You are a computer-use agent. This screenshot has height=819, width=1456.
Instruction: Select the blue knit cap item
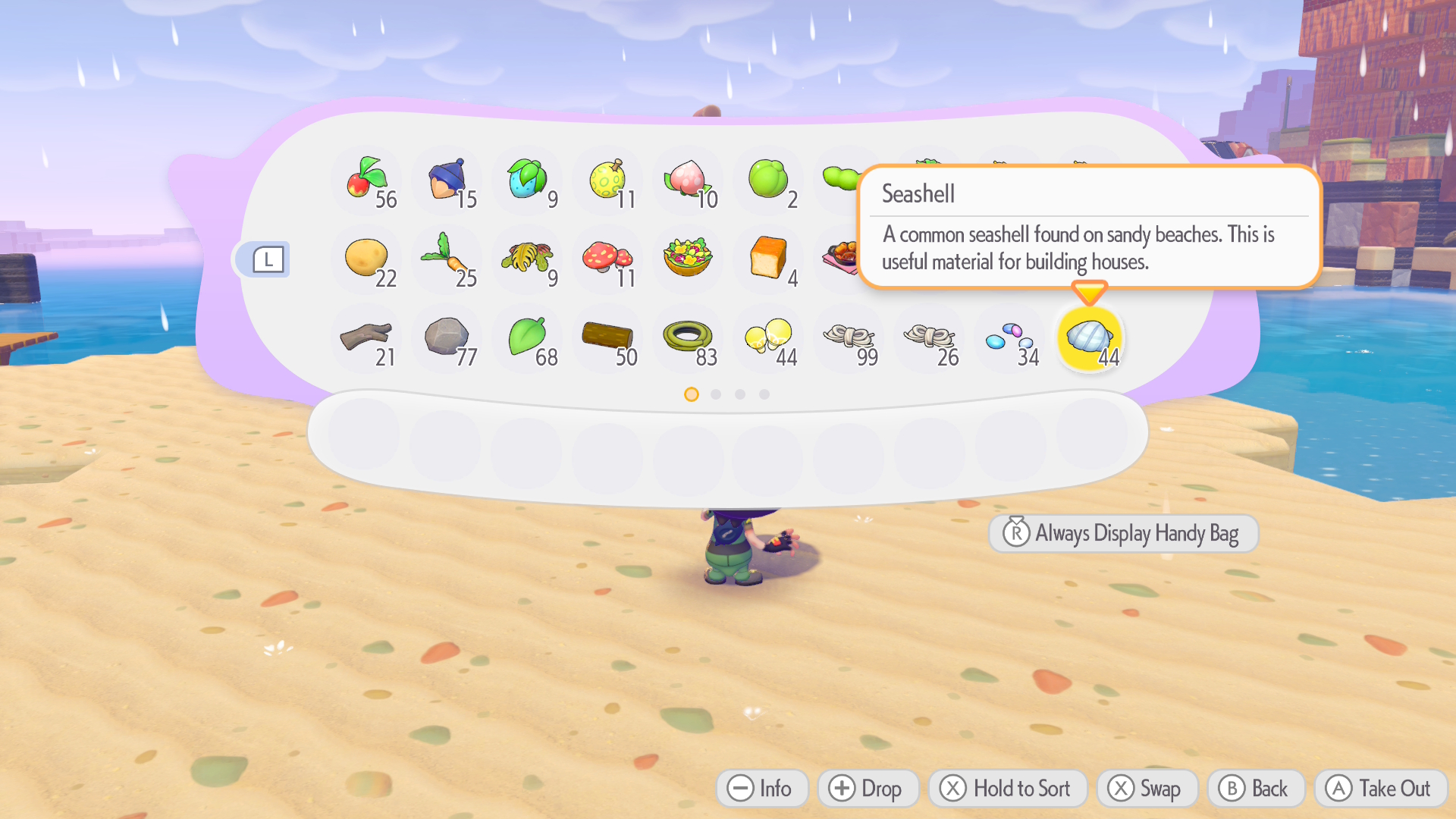(x=447, y=180)
